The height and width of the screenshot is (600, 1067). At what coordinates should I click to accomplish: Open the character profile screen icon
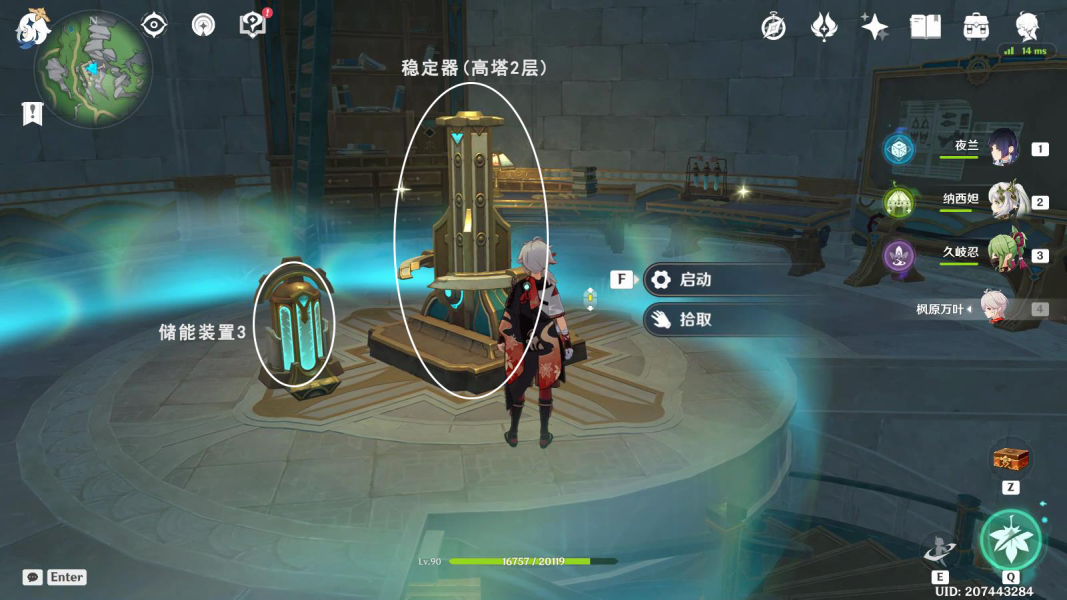(x=1027, y=27)
